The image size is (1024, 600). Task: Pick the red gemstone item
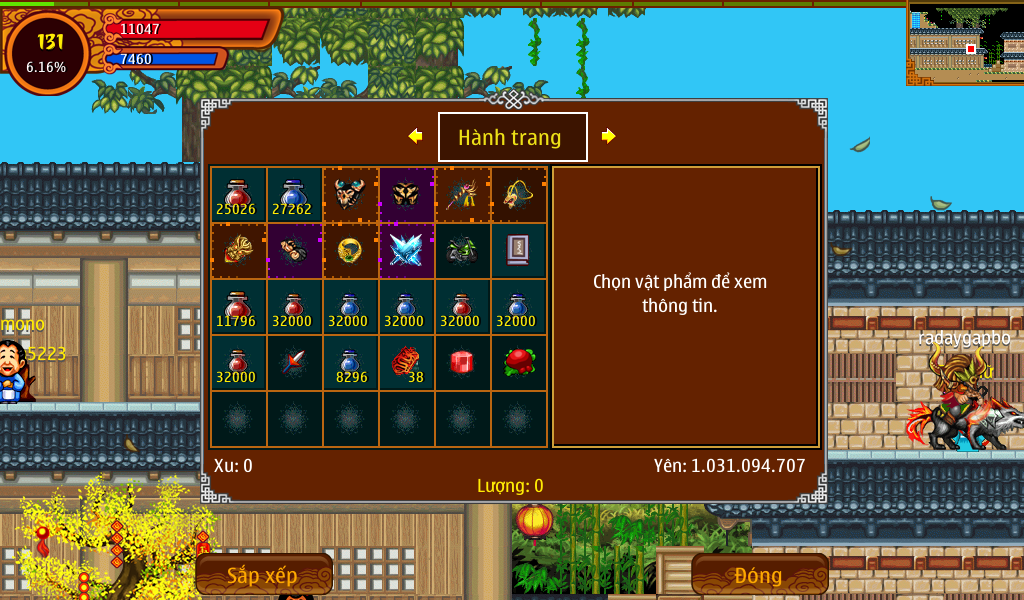(x=462, y=362)
